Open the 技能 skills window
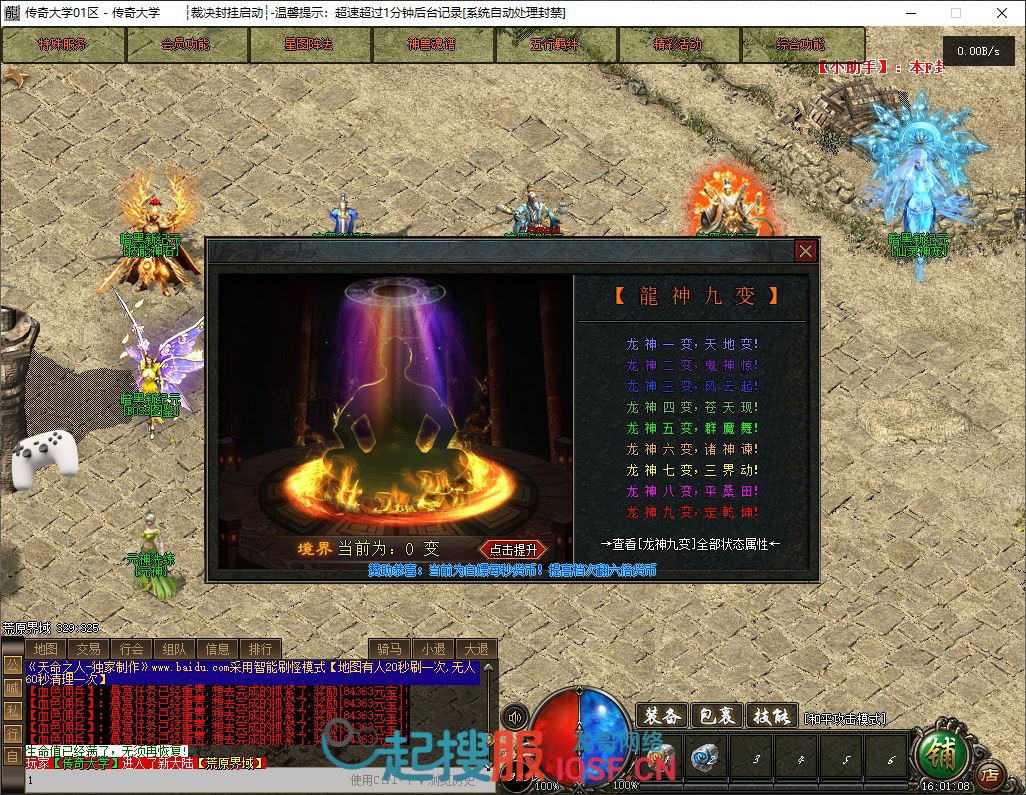 (770, 716)
